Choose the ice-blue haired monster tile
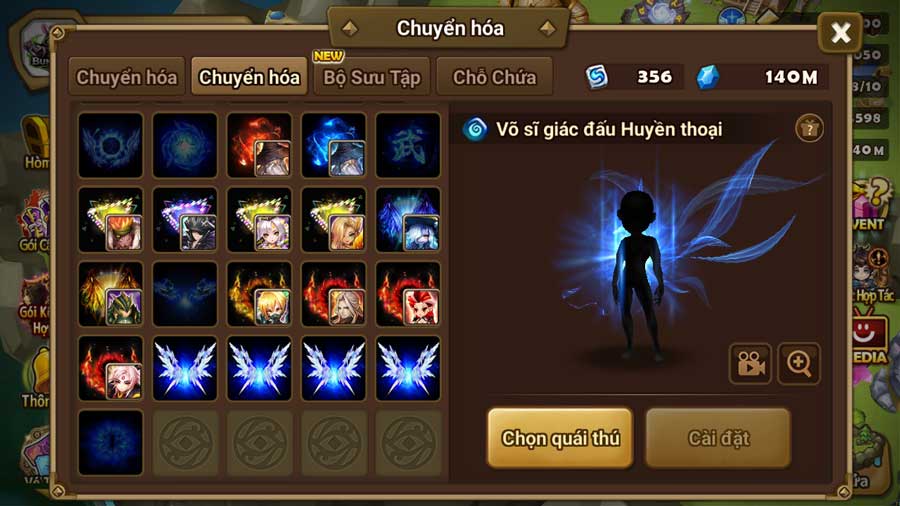This screenshot has width=900, height=506. (408, 220)
